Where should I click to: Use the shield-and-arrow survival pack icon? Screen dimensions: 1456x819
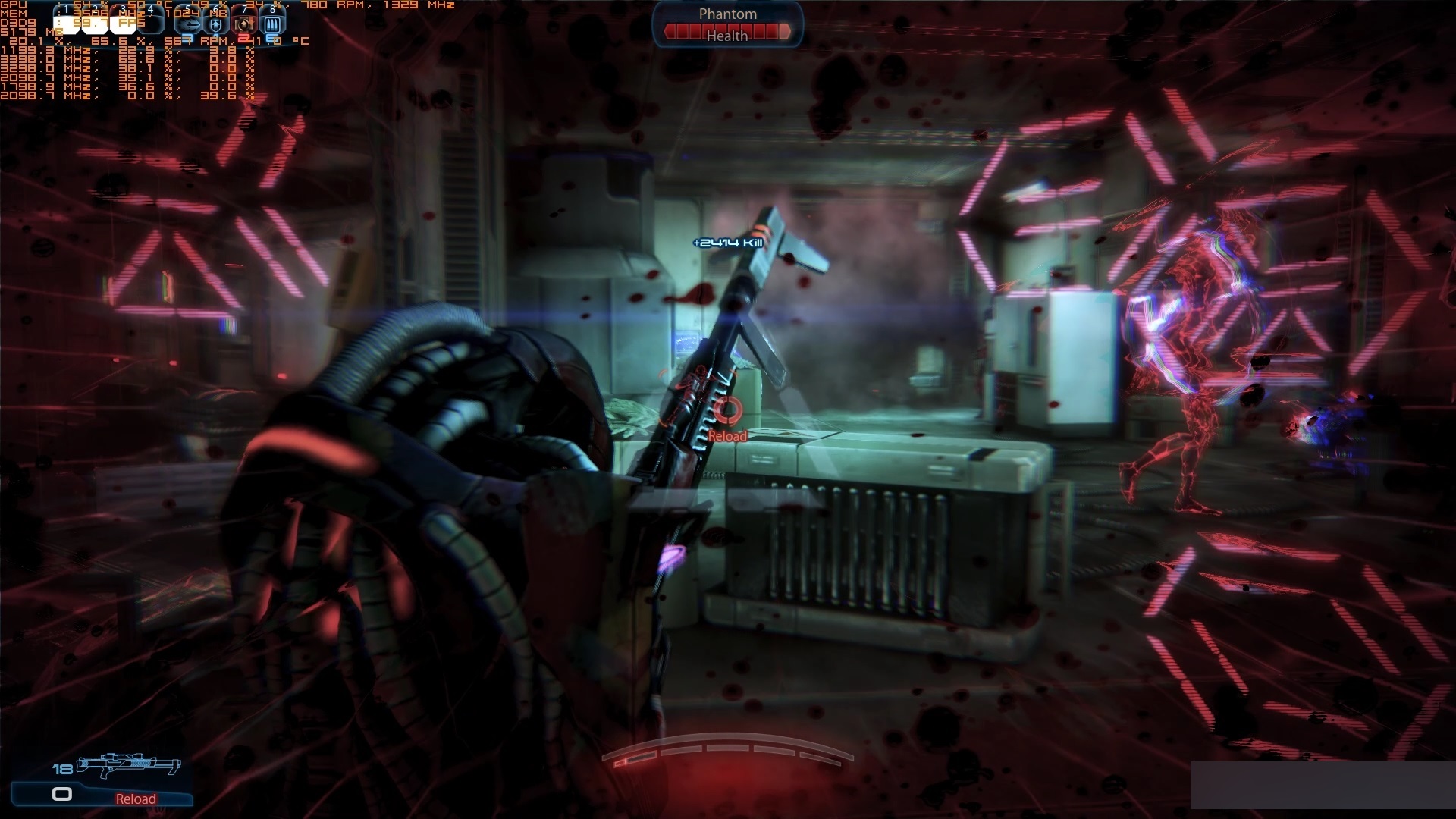click(217, 25)
